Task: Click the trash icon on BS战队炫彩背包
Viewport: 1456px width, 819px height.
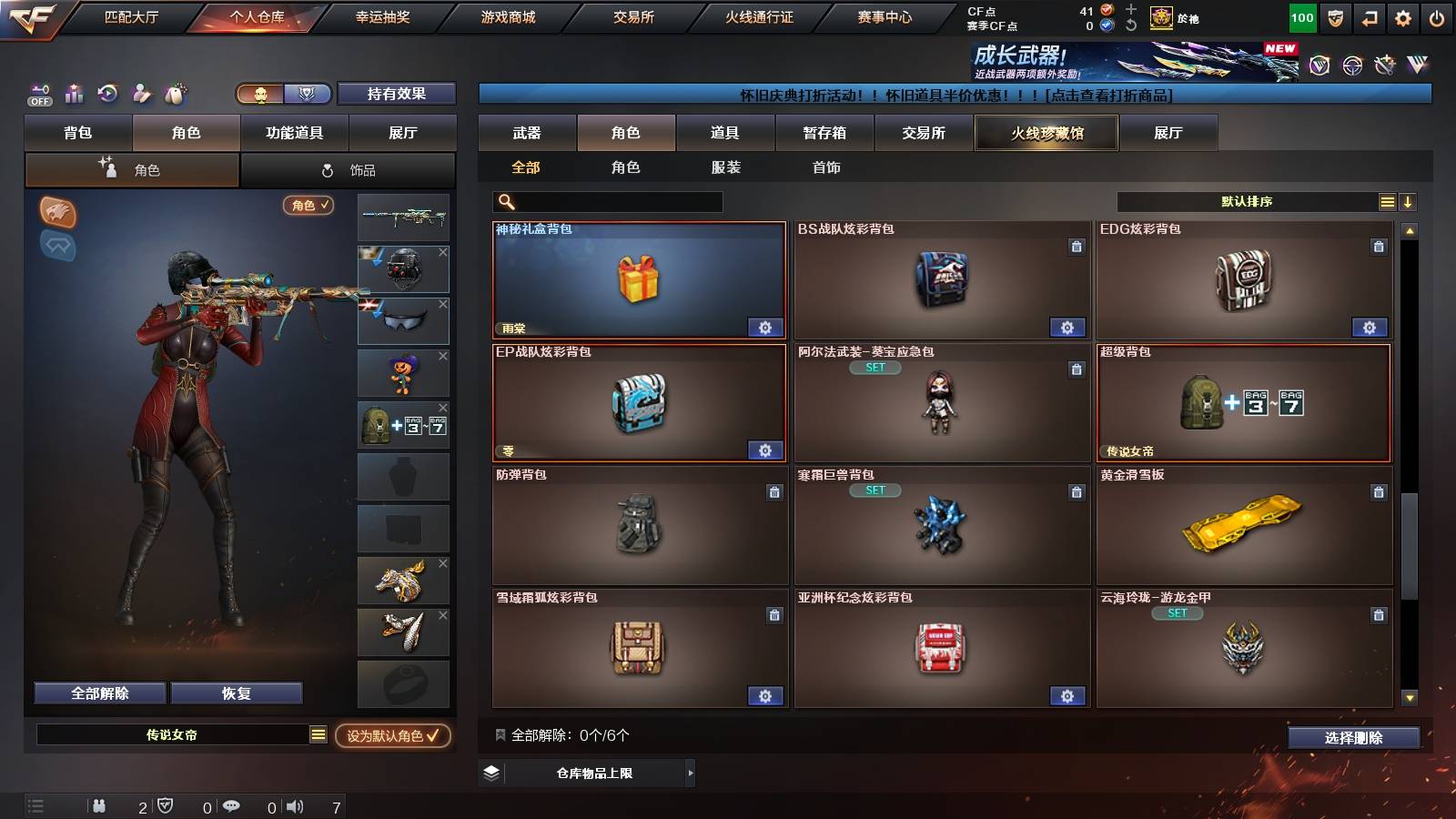Action: point(1076,245)
